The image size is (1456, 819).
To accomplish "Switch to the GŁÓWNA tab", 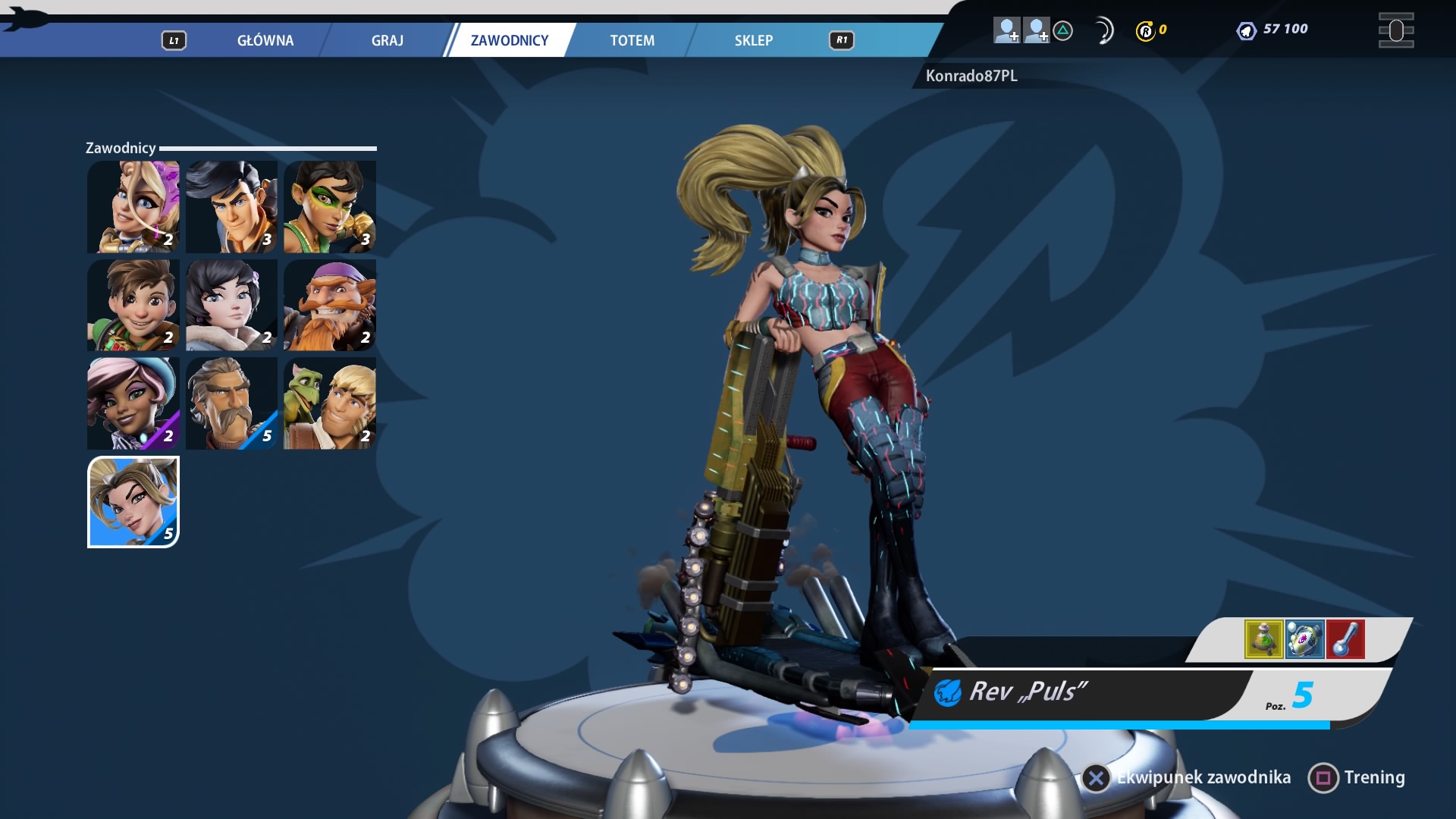I will (265, 40).
